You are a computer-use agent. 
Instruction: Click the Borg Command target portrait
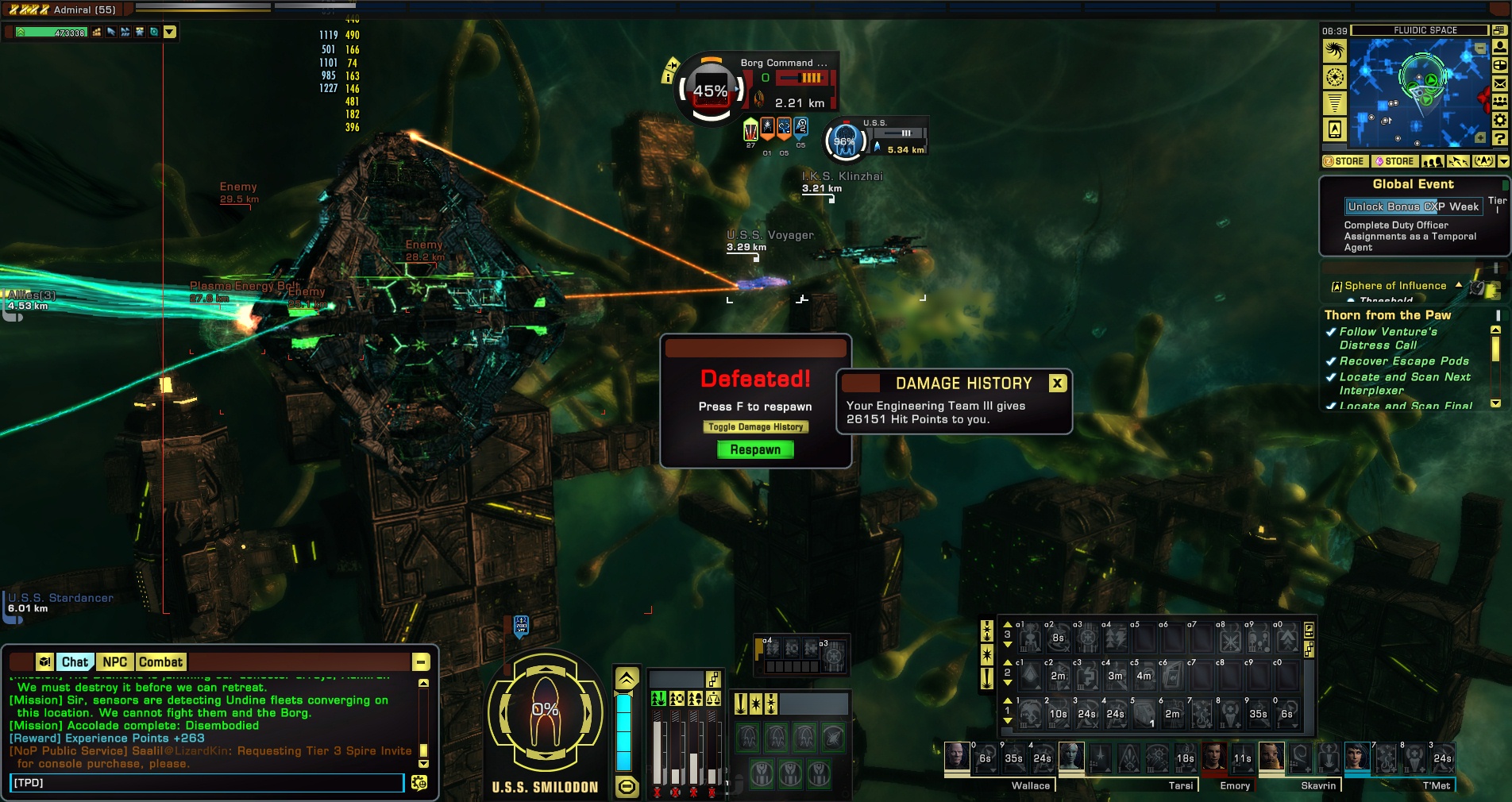coord(711,91)
